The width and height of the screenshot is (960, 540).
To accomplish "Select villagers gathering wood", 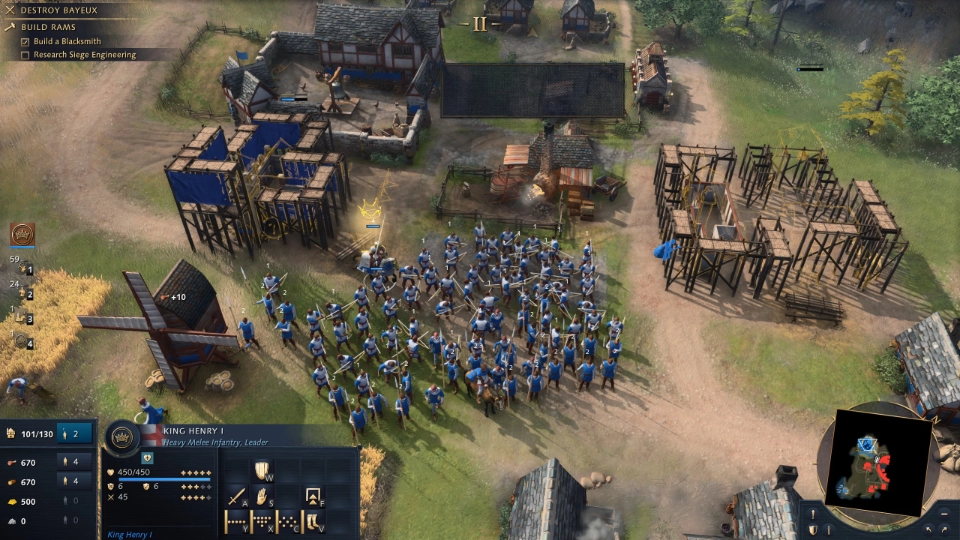I will pyautogui.click(x=75, y=482).
